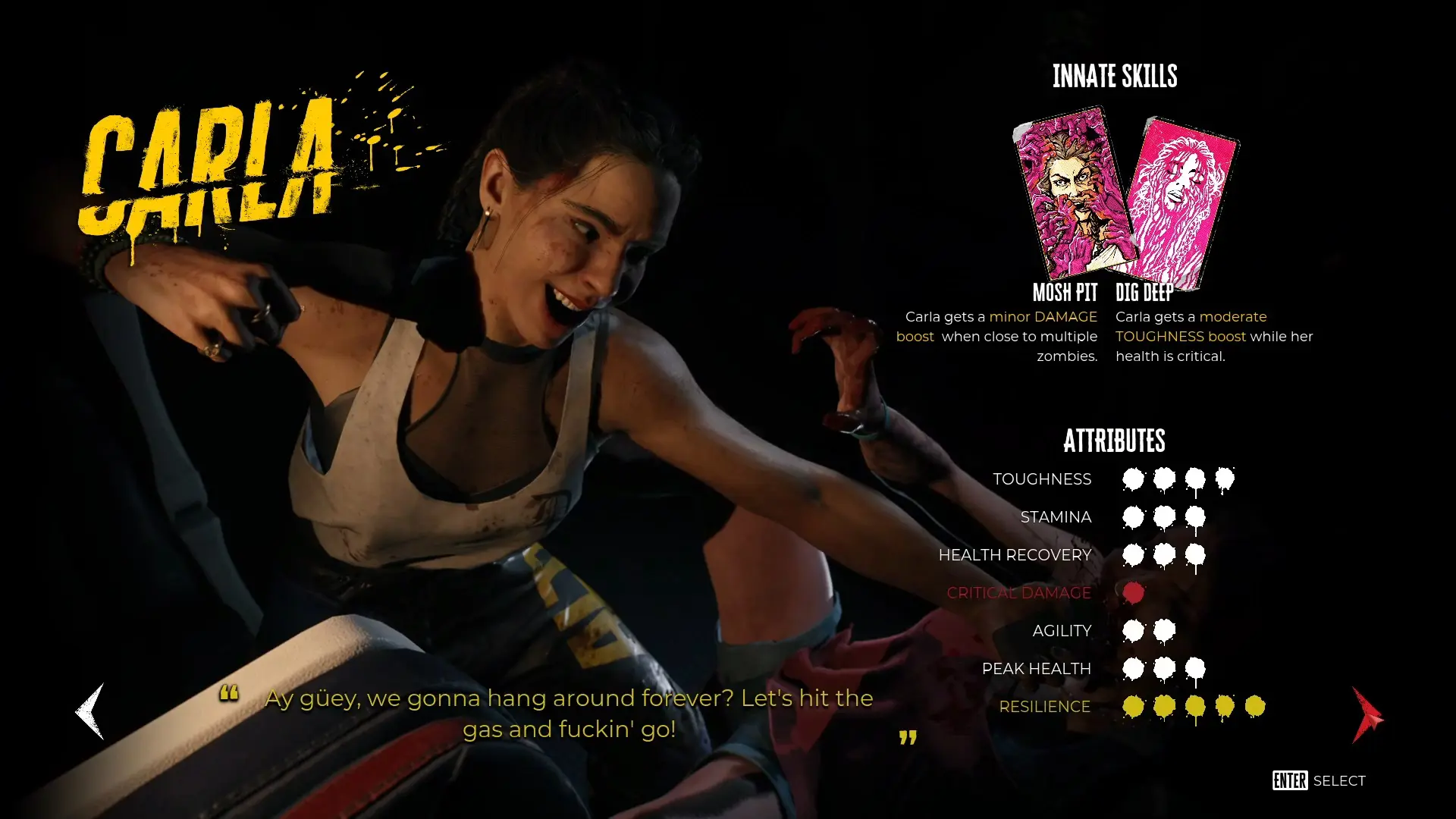Viewport: 1456px width, 819px height.
Task: Toggle the first Peak Health pip
Action: click(1132, 668)
